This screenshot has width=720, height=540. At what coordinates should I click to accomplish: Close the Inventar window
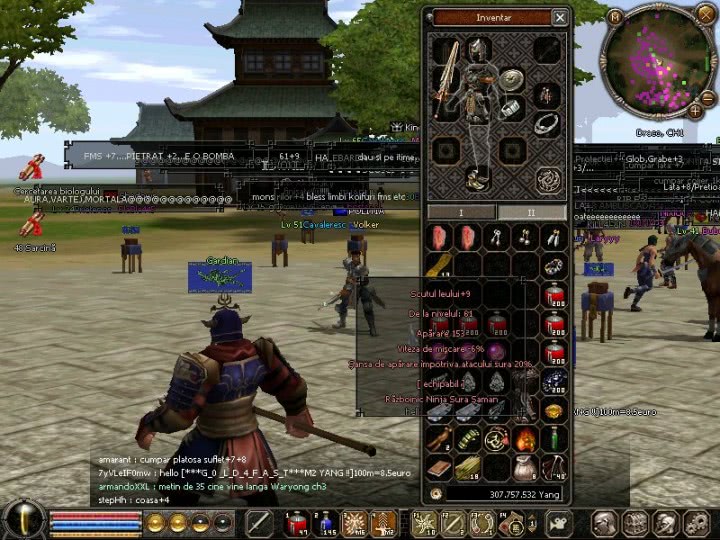(560, 17)
